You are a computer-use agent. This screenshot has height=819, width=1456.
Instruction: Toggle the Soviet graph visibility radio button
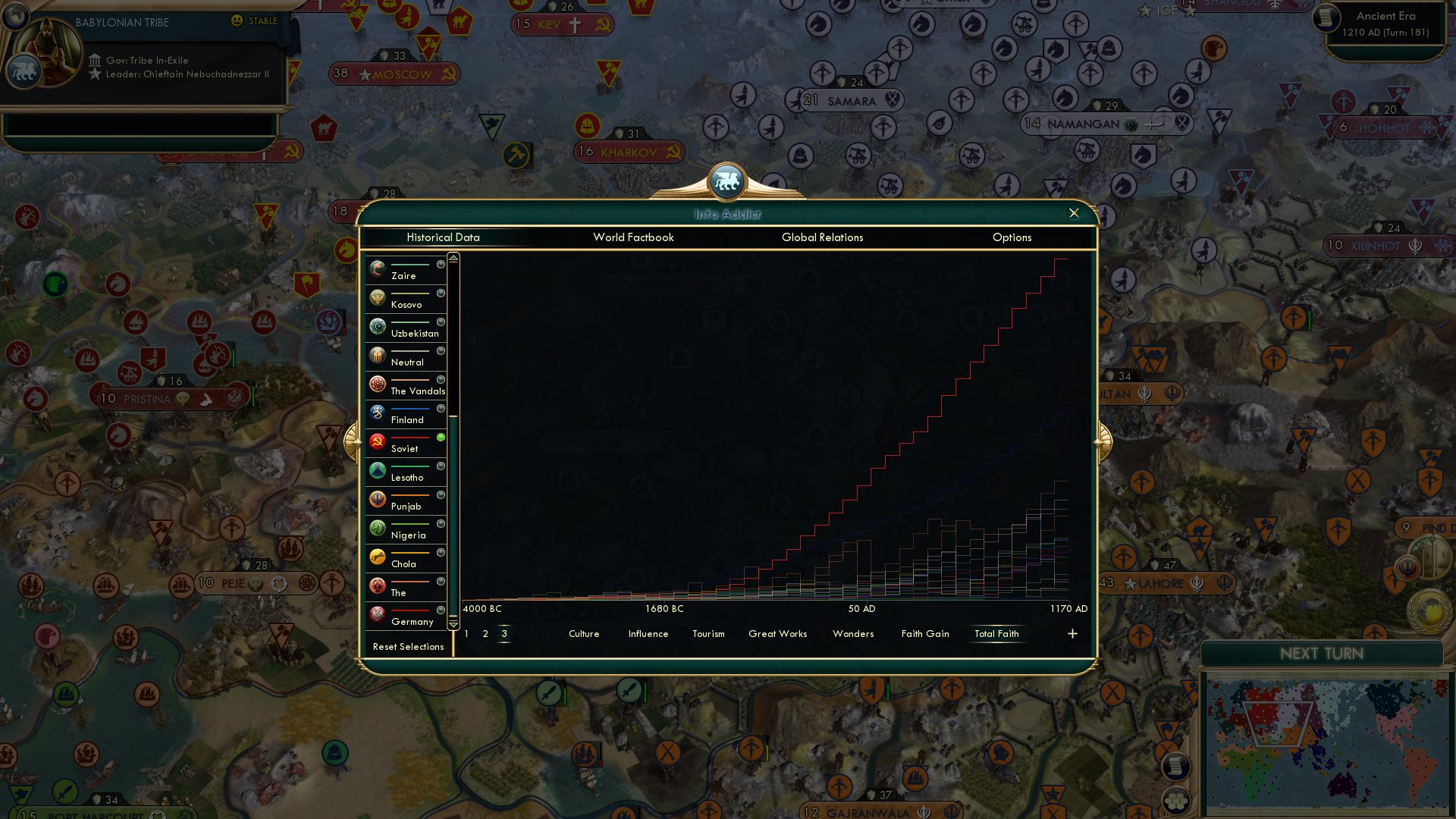(441, 438)
